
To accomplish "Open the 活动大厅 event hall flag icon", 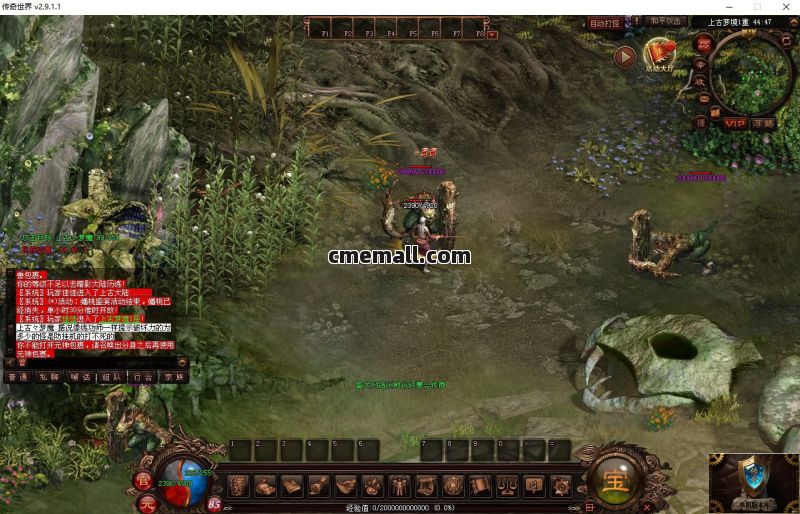I will coord(658,54).
